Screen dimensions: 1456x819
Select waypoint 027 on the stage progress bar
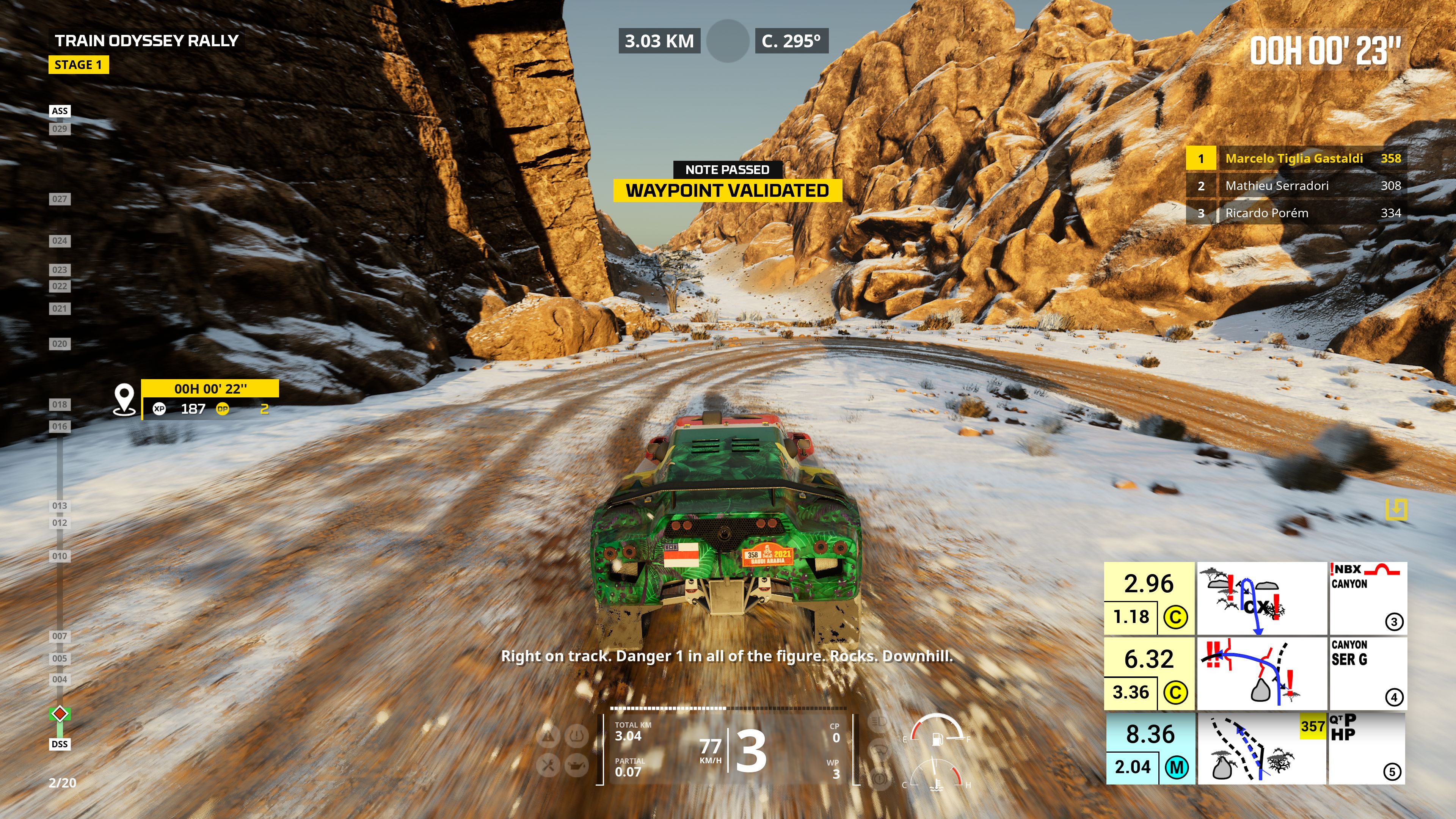click(x=60, y=199)
